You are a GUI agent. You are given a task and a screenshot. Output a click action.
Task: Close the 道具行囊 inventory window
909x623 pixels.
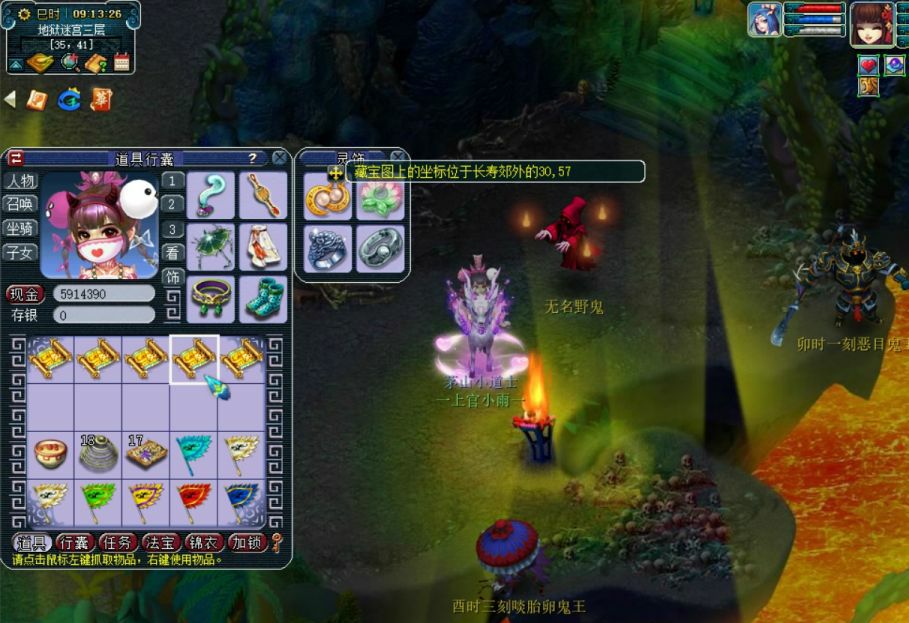click(279, 158)
